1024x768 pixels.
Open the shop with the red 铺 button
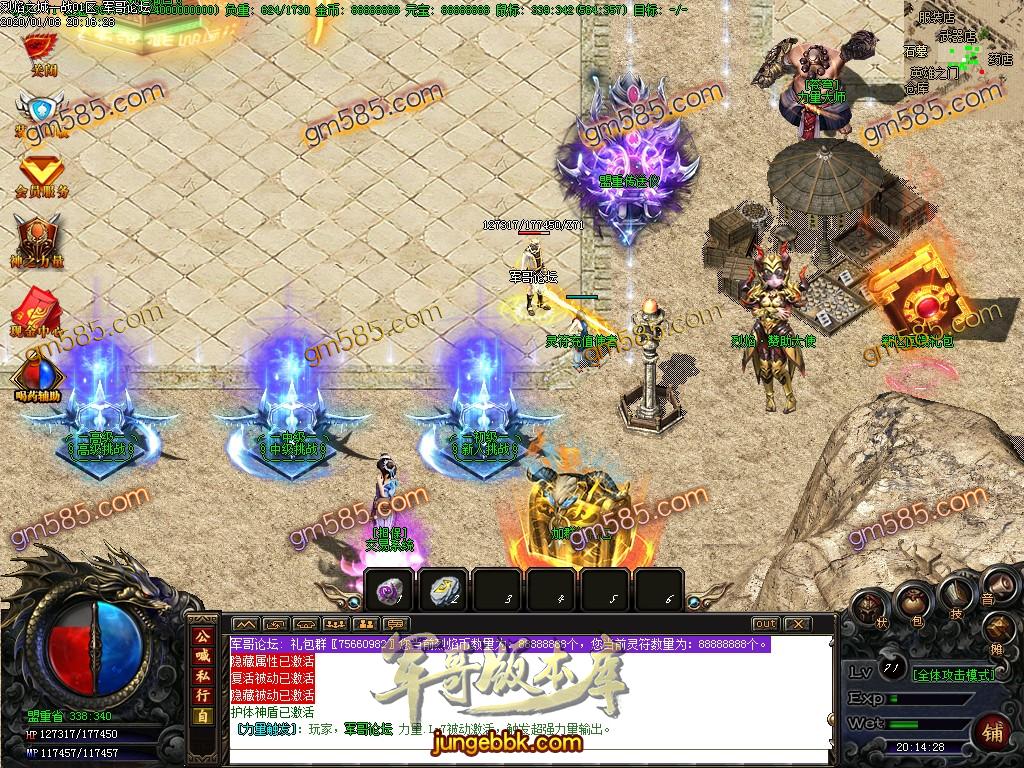point(993,729)
